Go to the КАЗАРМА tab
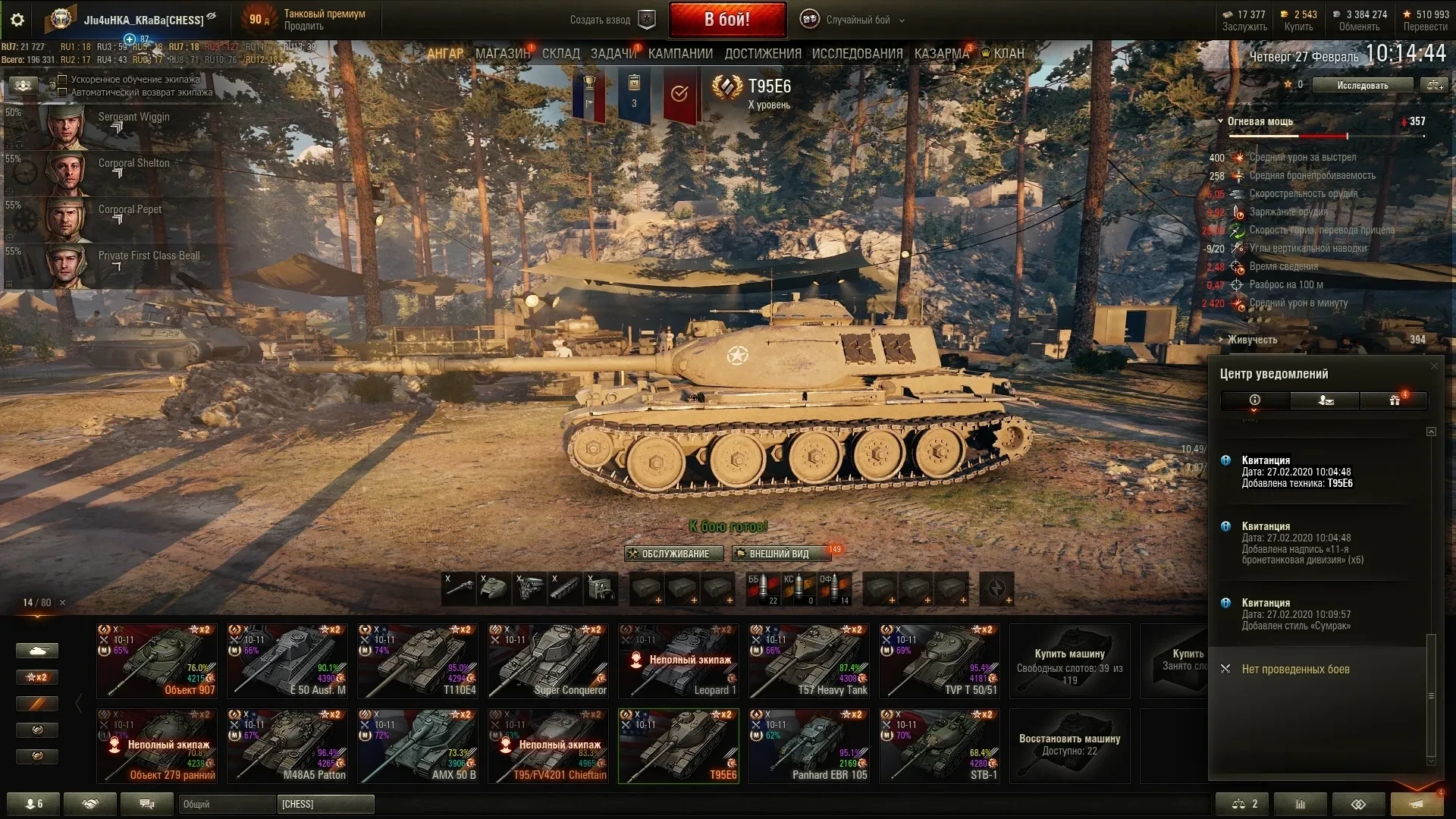 click(941, 54)
